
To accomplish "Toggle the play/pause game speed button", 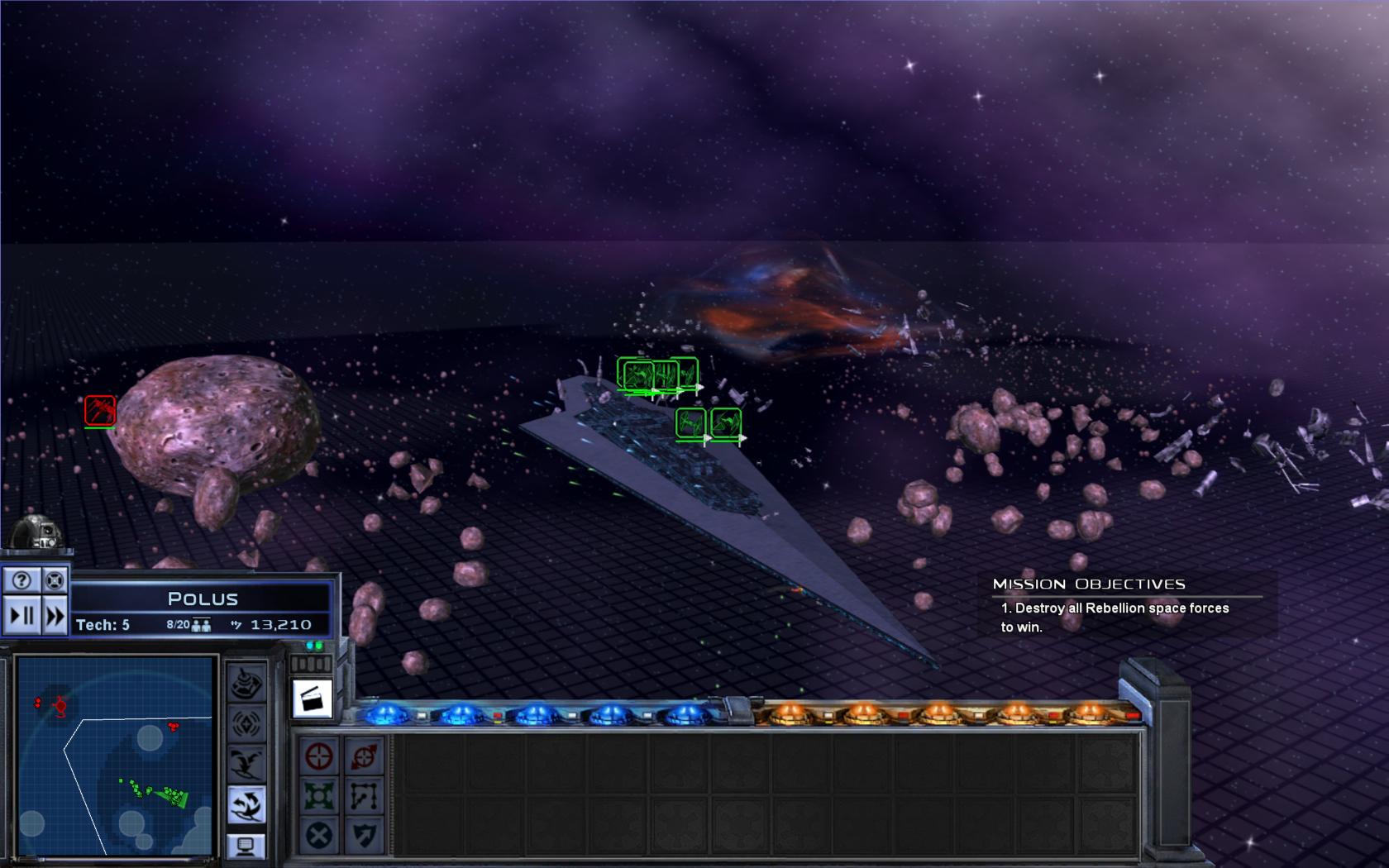I will click(x=21, y=616).
